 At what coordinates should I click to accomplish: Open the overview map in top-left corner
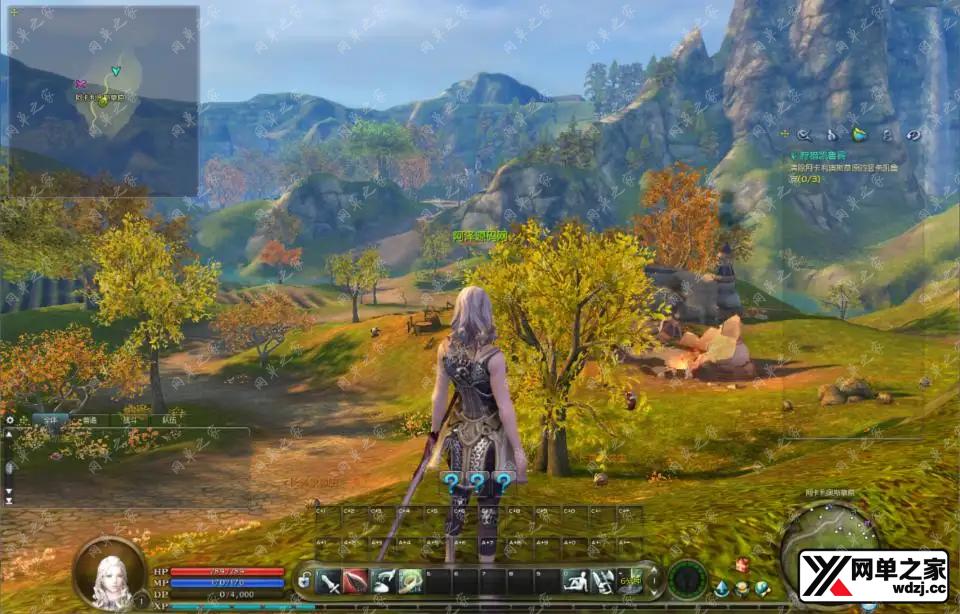coord(103,100)
